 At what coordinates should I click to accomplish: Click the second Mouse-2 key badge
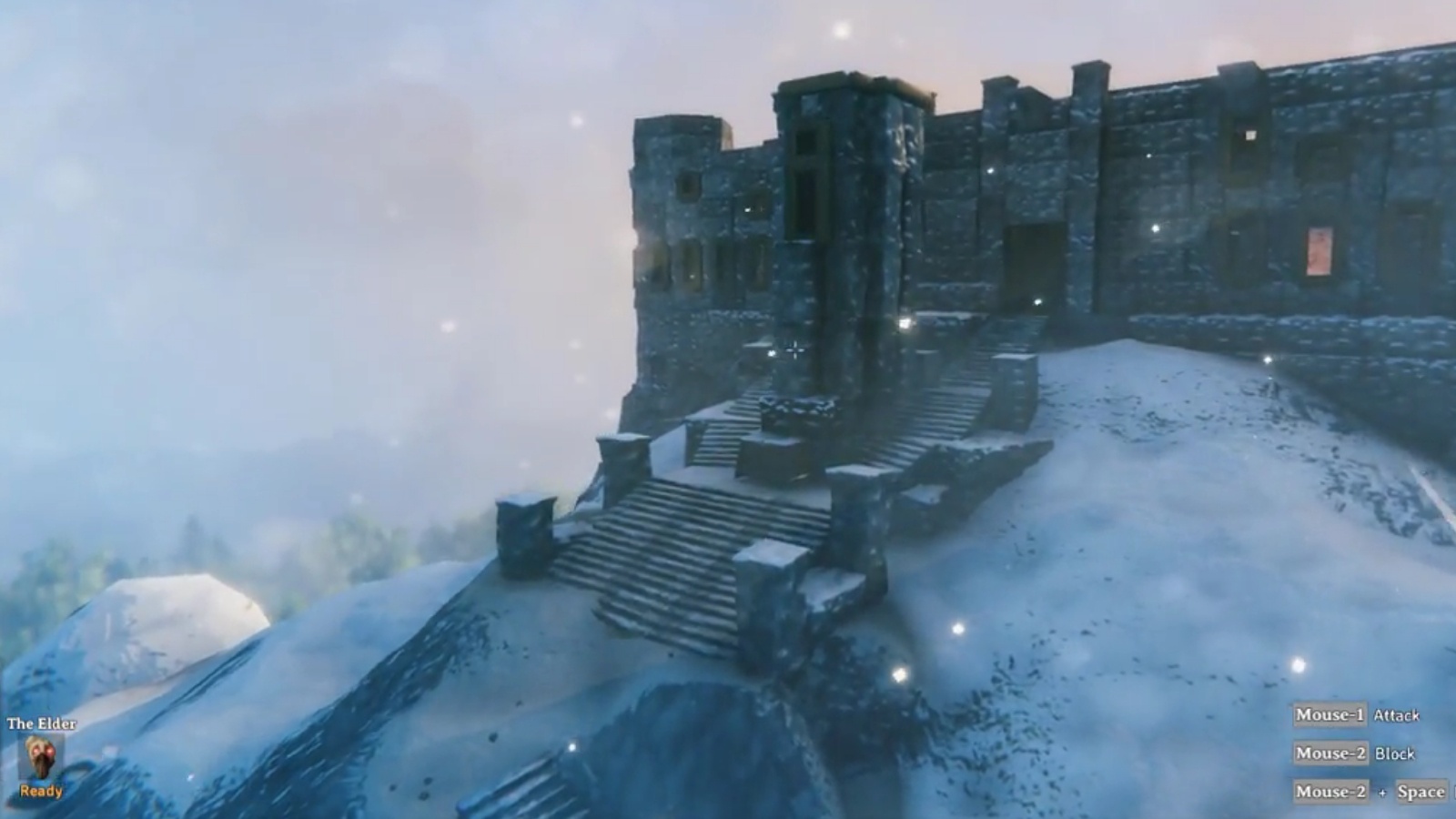tap(1330, 792)
